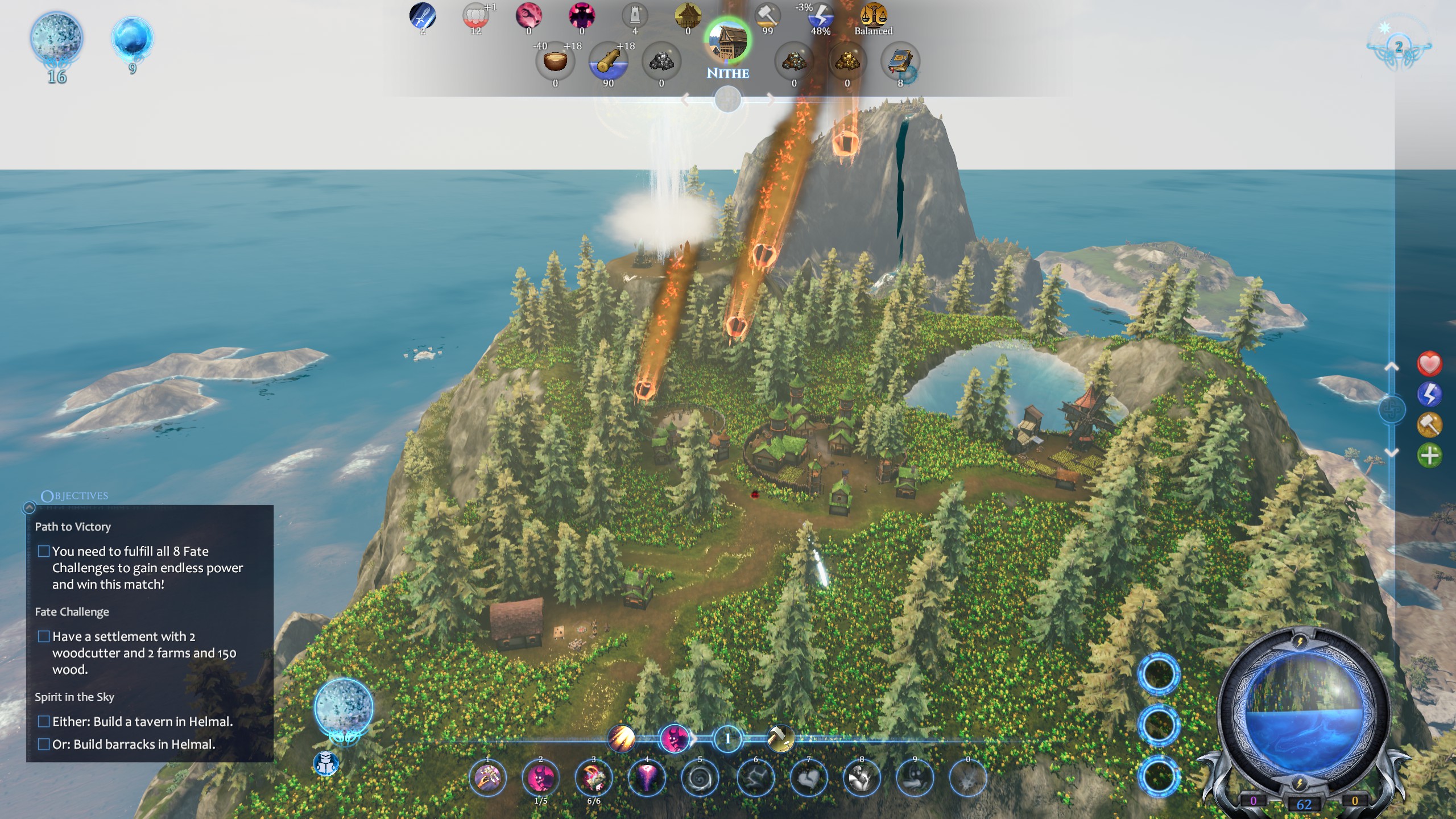
Task: Open the hammer build category on spell bar
Action: 780,739
